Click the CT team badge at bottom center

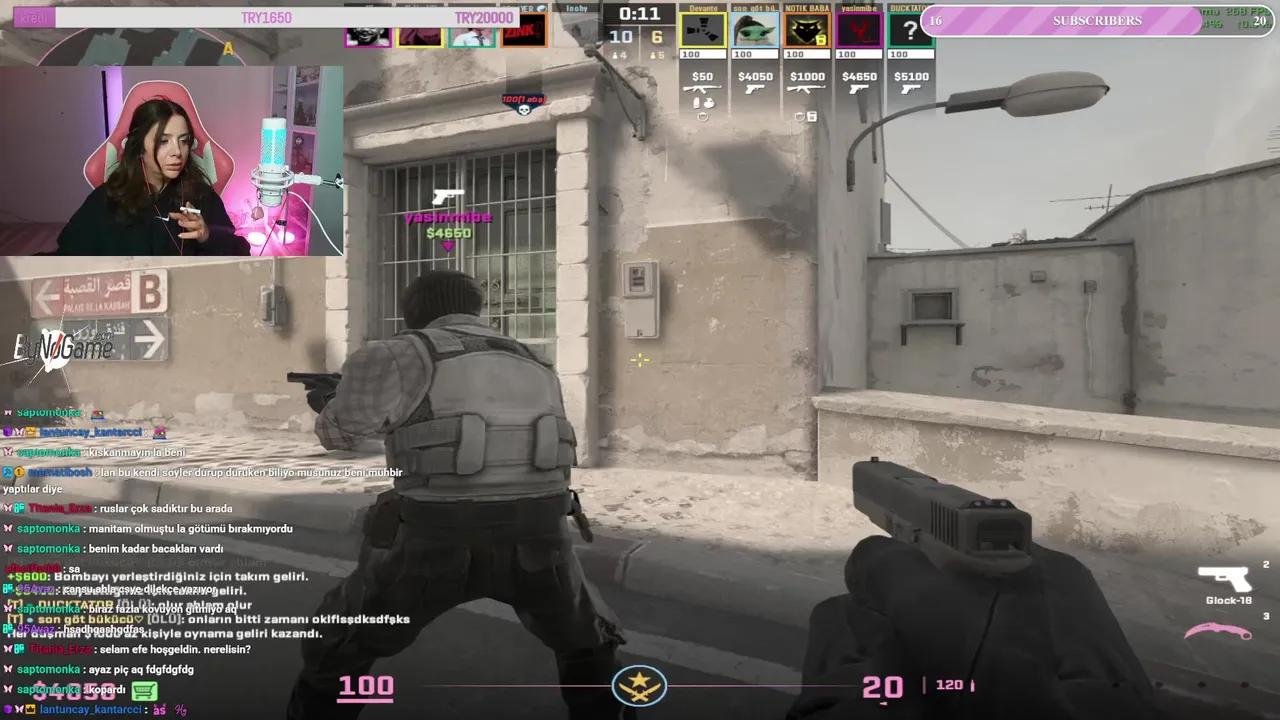(x=639, y=685)
